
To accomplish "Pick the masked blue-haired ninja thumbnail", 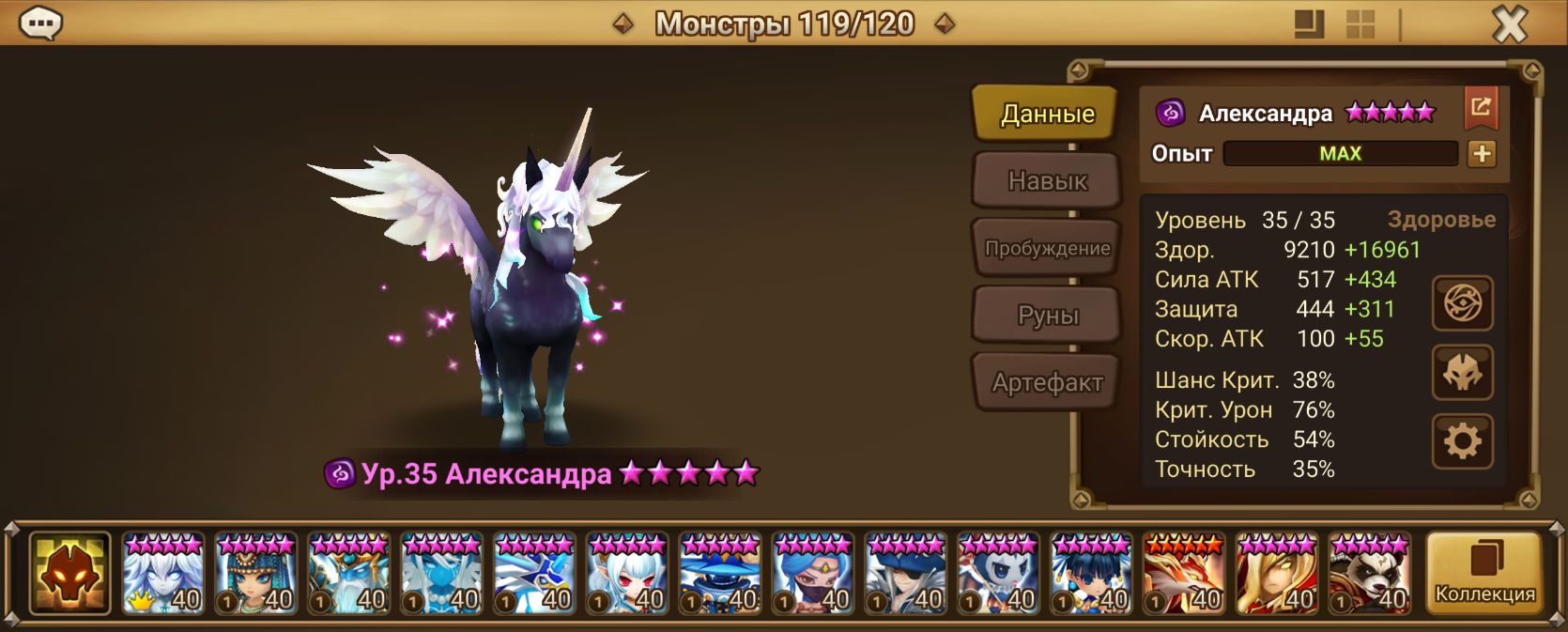I will [813, 573].
